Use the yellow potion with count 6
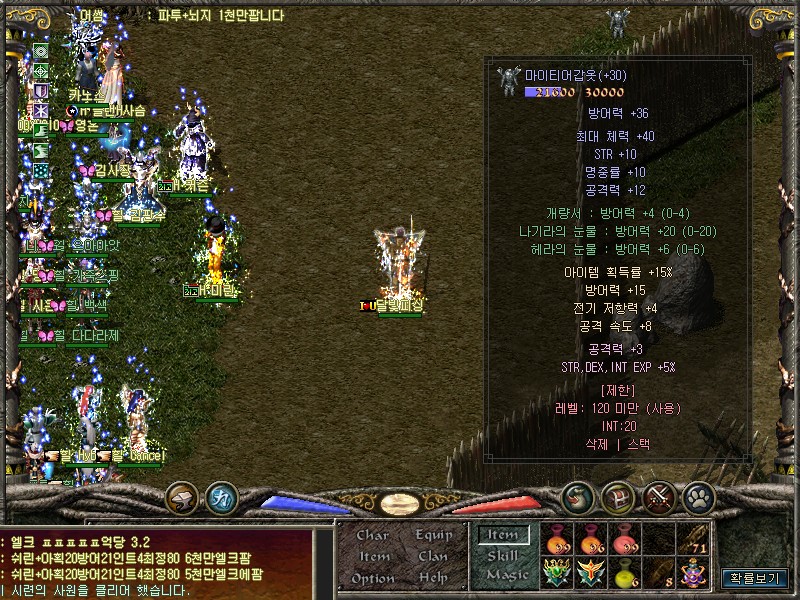 click(x=627, y=573)
